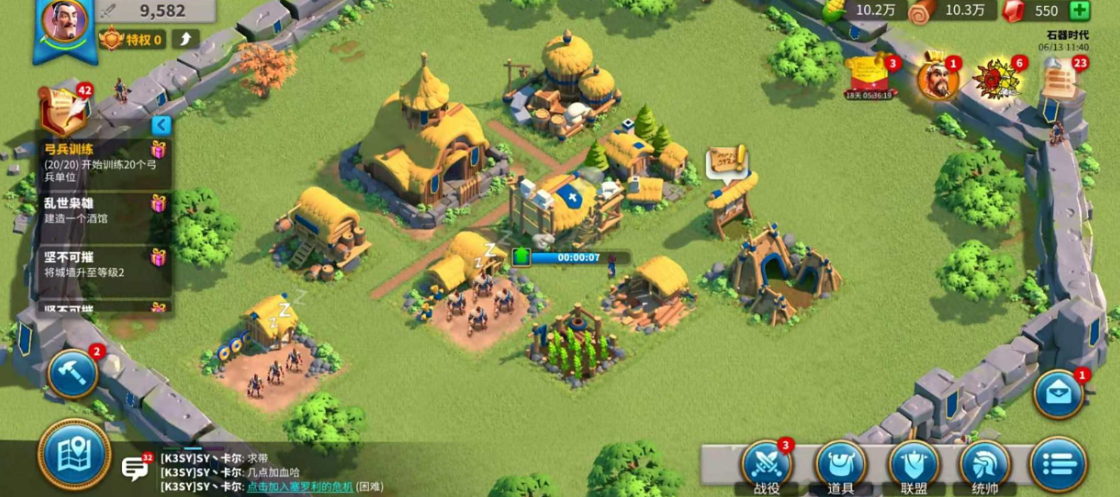Open the 道具 items bag
This screenshot has height=497, width=1120.
840,465
